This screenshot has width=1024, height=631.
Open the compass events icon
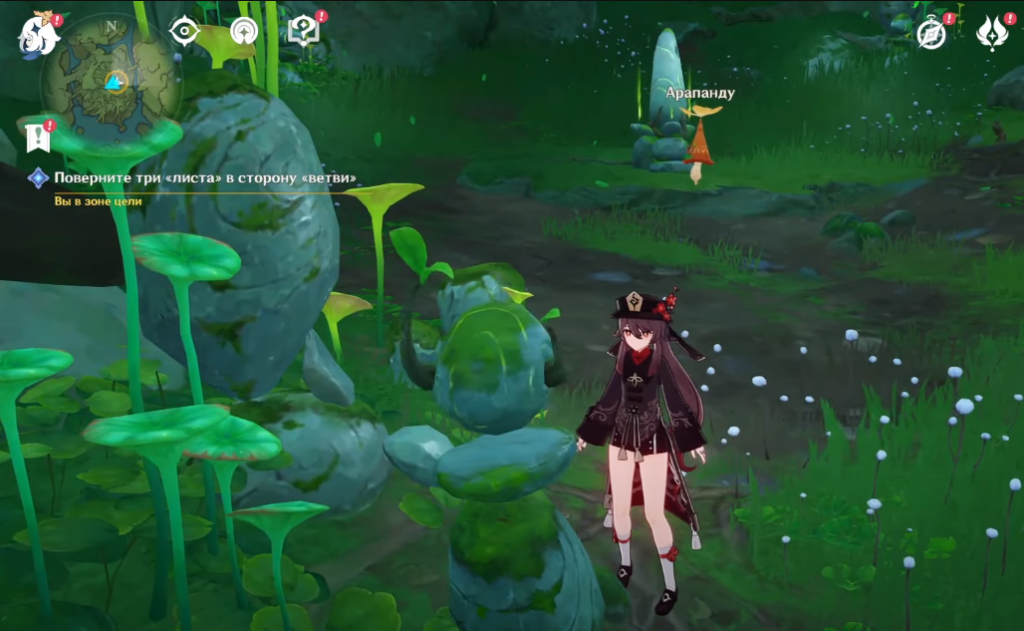(932, 34)
